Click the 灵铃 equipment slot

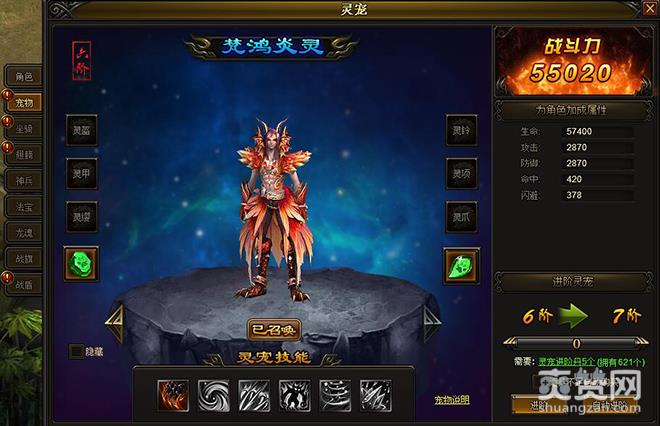[461, 130]
